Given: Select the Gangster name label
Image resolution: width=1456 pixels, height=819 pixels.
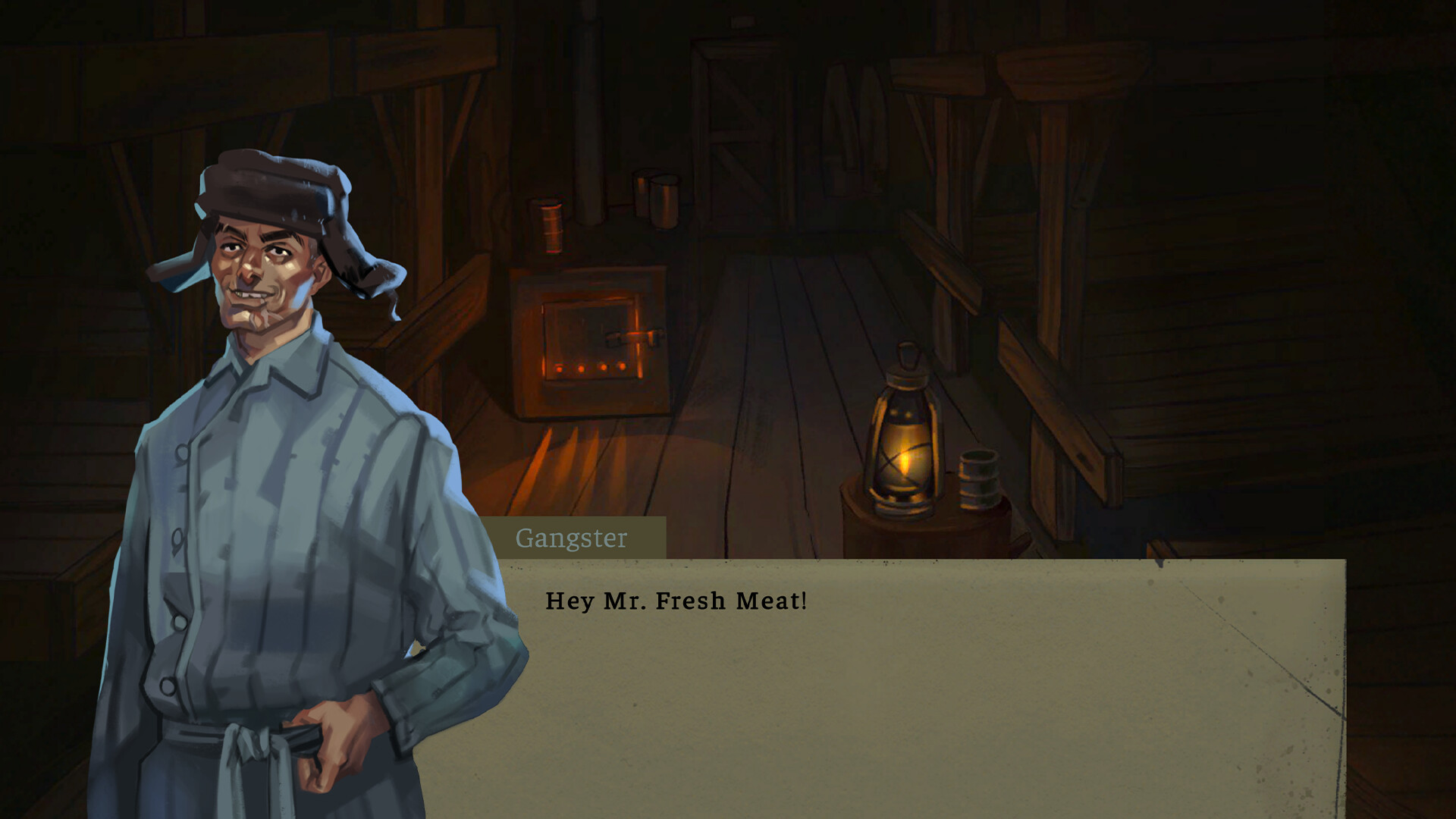Looking at the screenshot, I should tap(573, 539).
